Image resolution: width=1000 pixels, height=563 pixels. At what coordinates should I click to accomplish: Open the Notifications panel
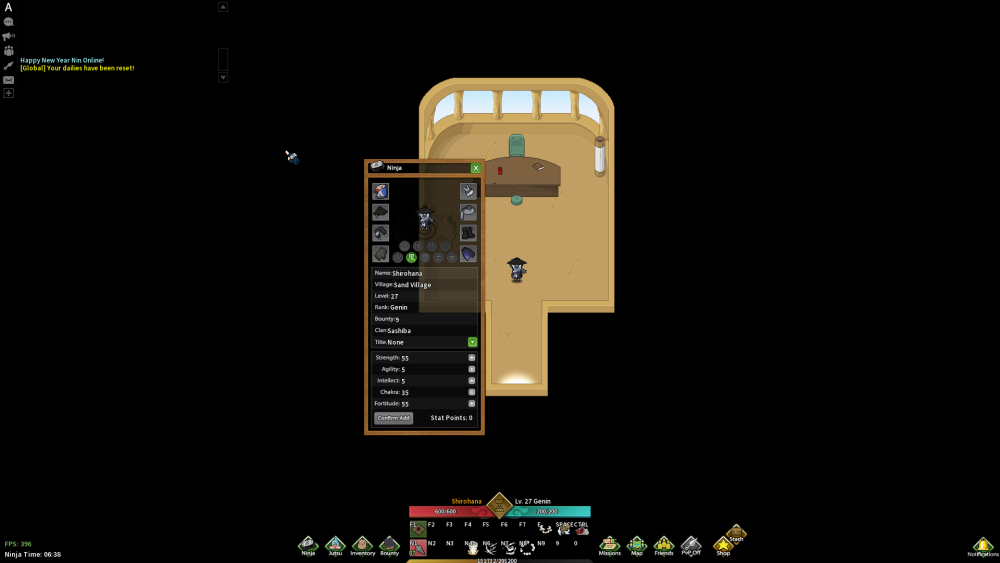click(x=982, y=546)
